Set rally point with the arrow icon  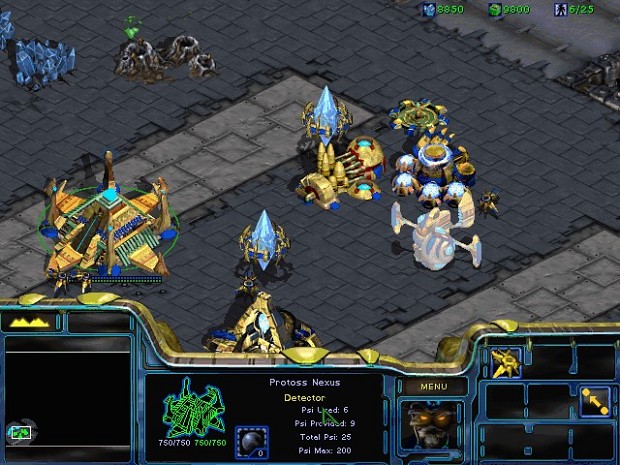[x=594, y=400]
